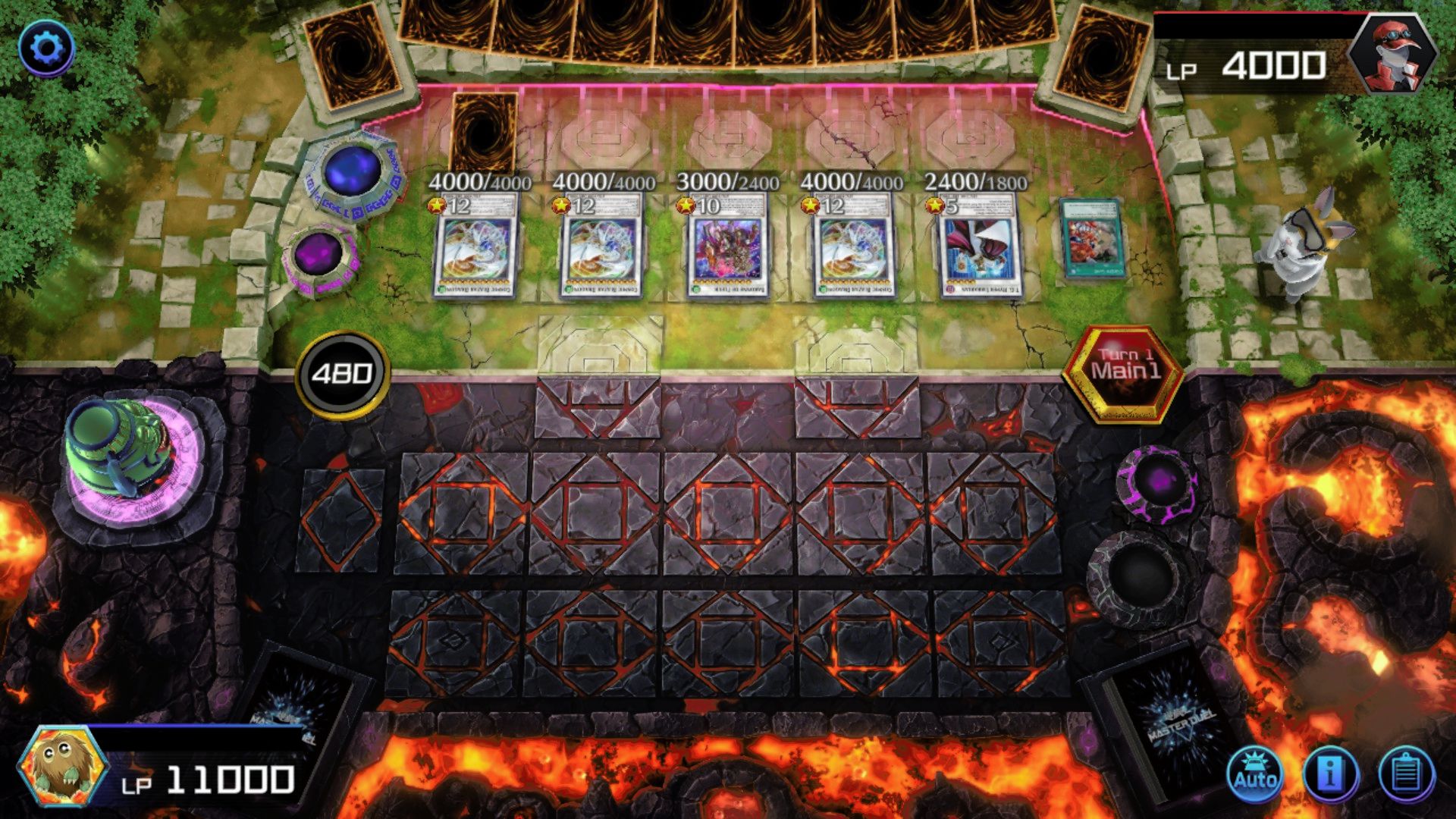Open the settings gear icon
Viewport: 1456px width, 819px height.
47,49
